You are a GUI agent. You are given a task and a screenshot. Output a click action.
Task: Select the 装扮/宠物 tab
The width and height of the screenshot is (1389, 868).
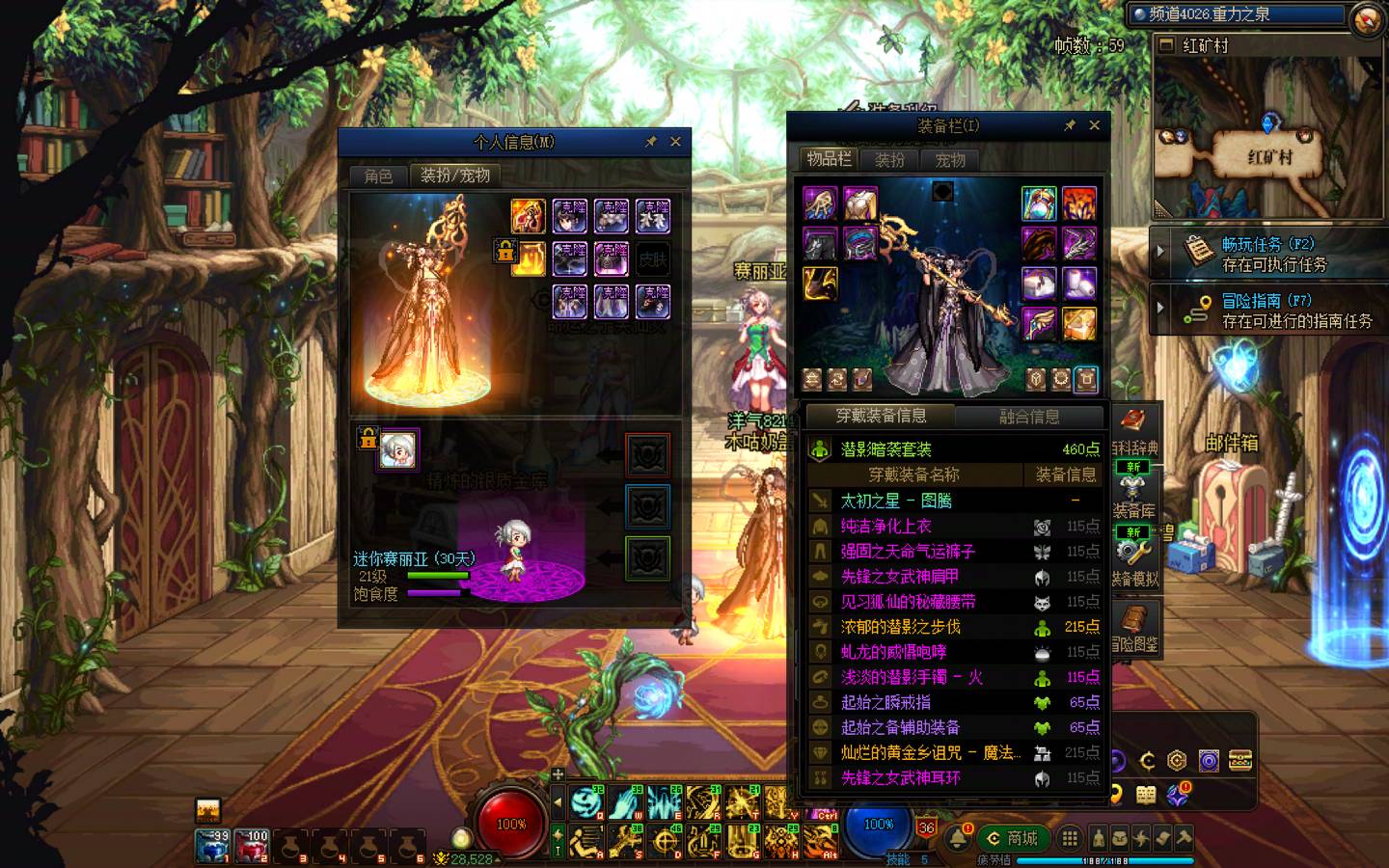(455, 176)
